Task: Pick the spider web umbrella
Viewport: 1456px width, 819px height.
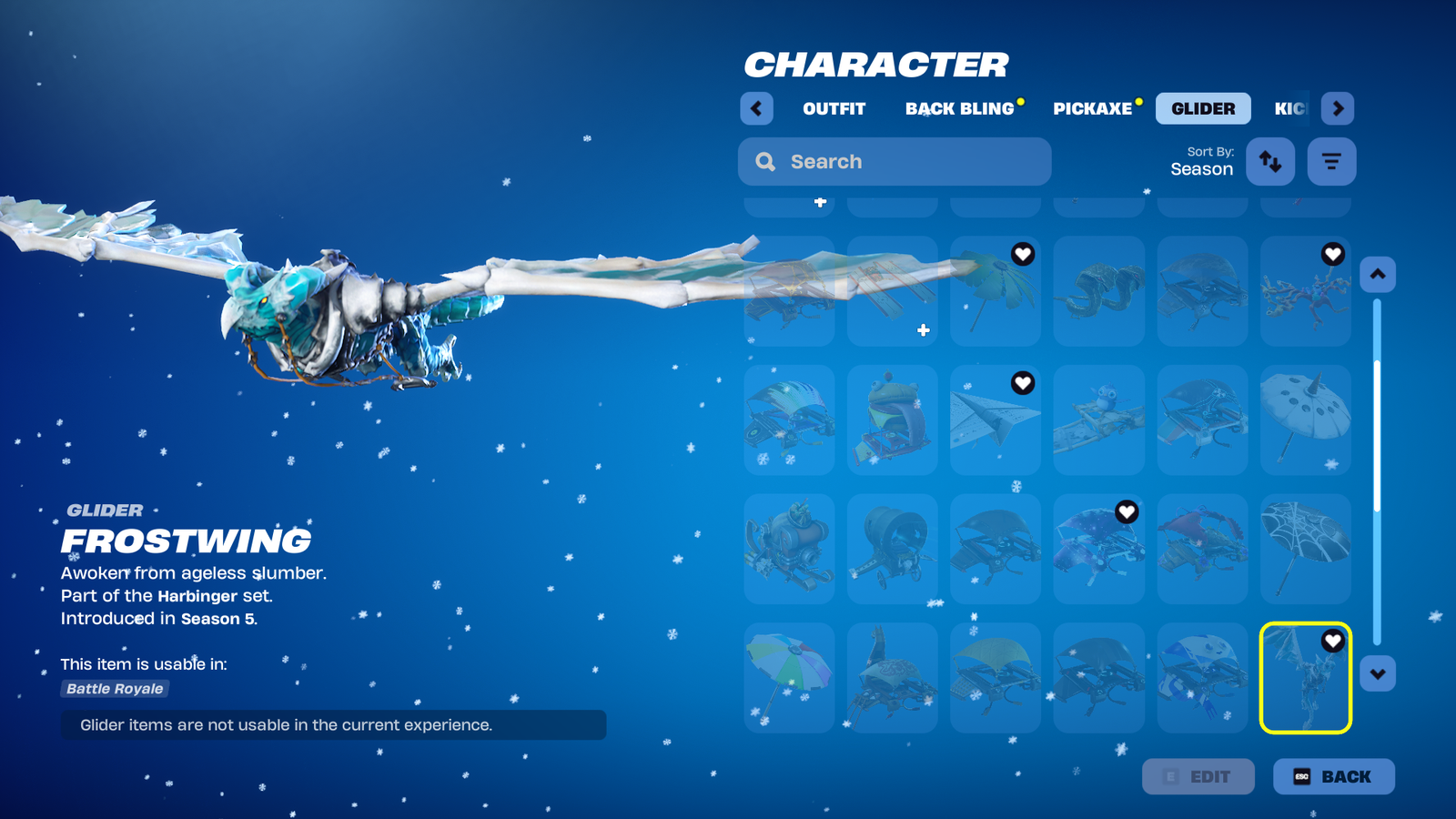Action: point(1305,549)
